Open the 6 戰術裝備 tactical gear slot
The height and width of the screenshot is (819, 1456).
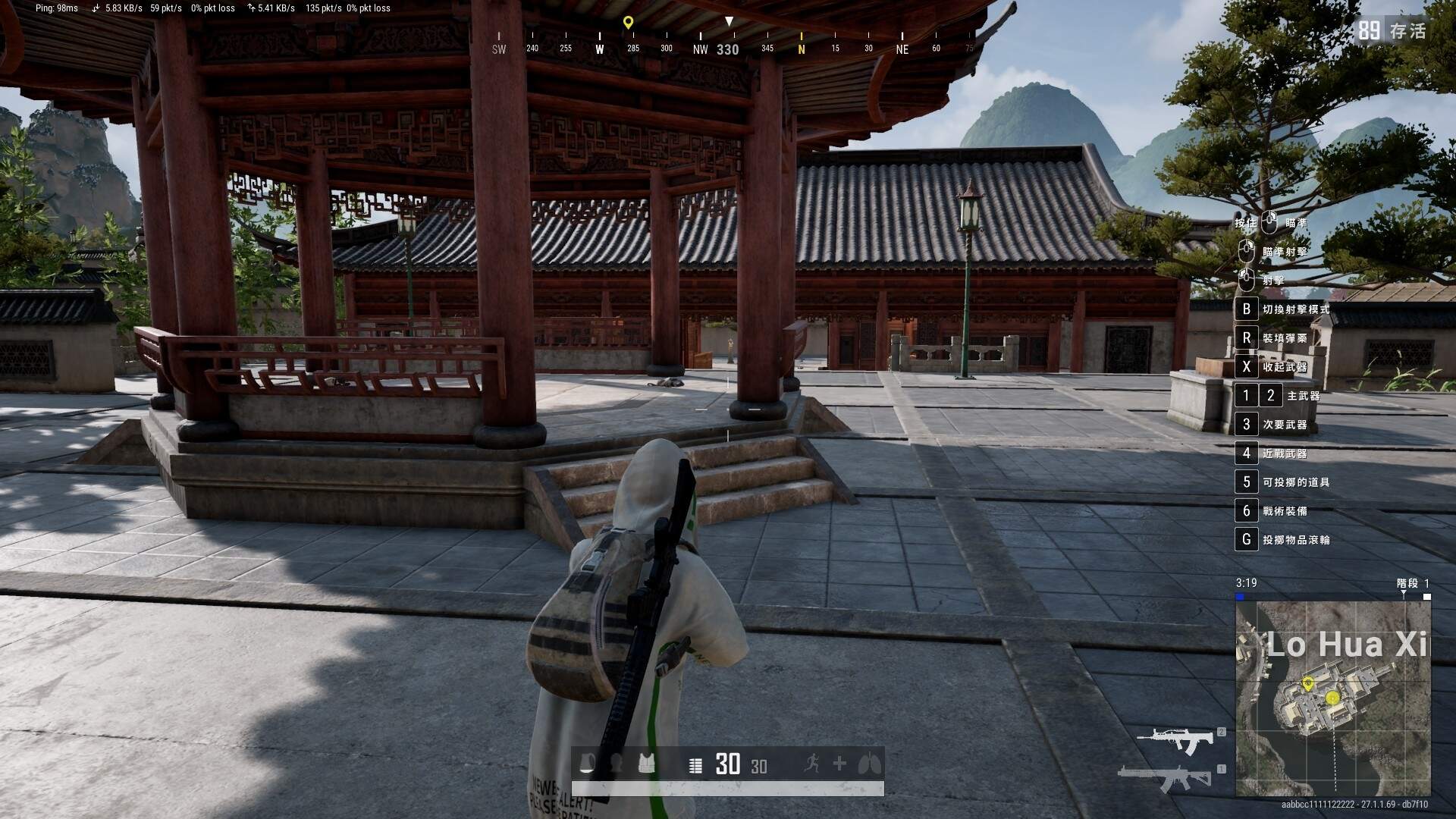tap(1246, 510)
